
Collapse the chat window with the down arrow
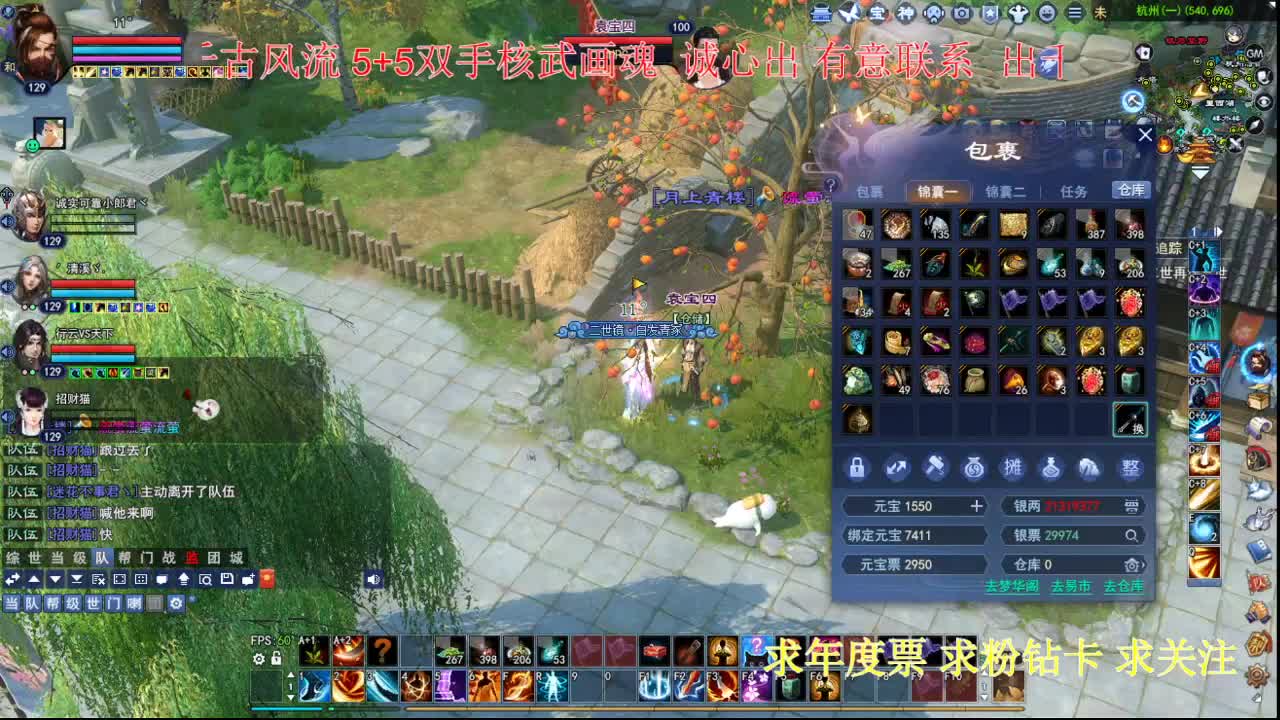tap(56, 580)
